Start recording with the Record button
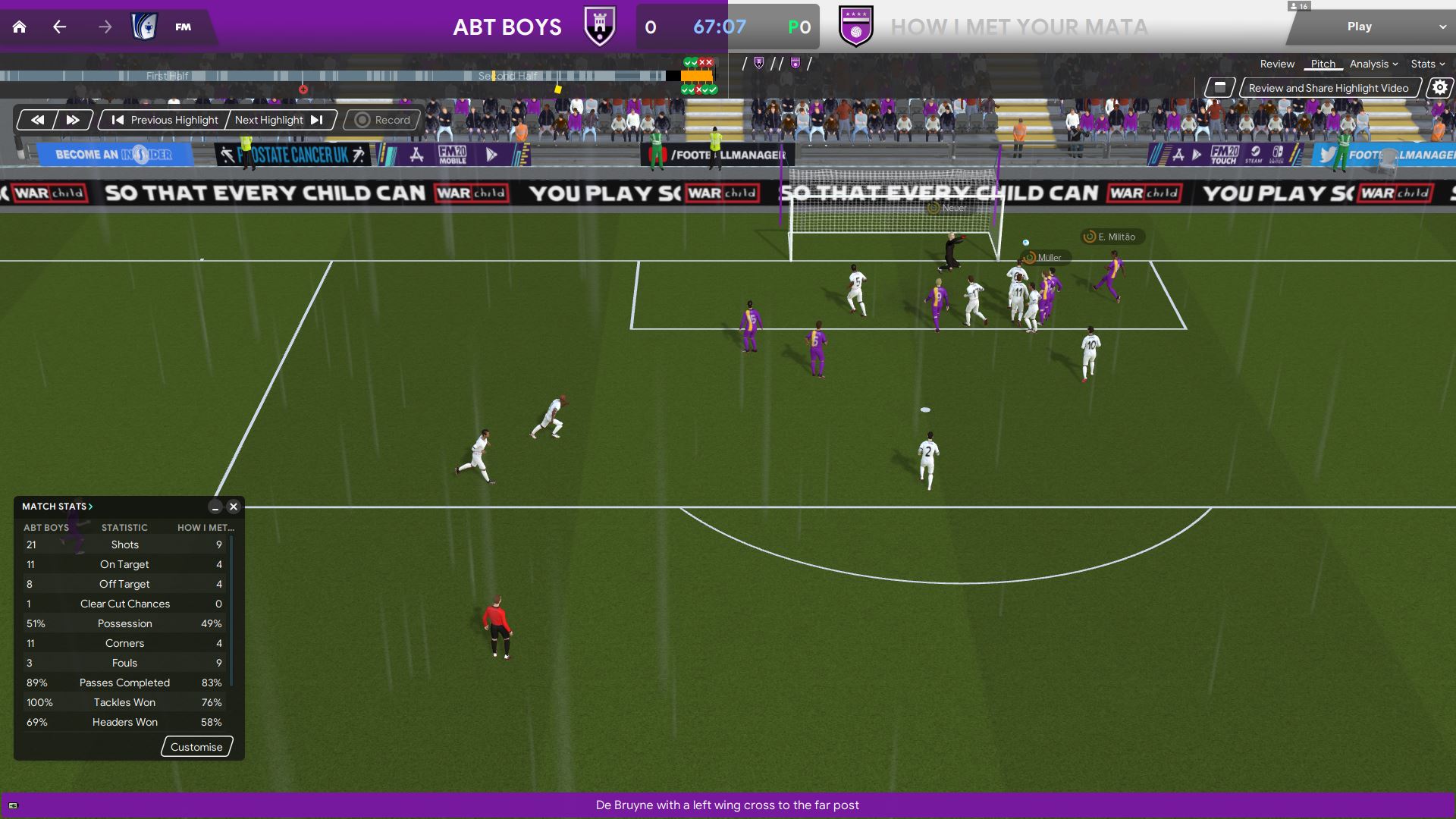The height and width of the screenshot is (819, 1456). pyautogui.click(x=382, y=120)
